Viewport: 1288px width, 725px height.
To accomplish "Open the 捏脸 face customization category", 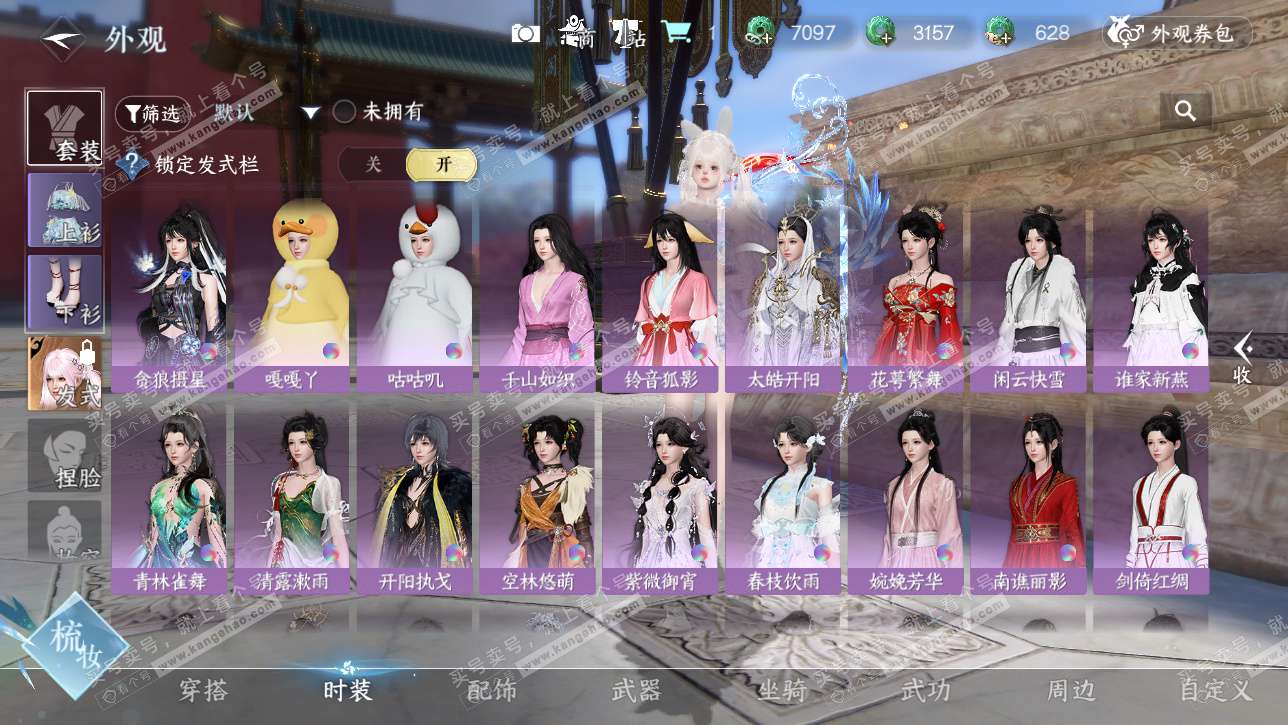I will [x=64, y=455].
